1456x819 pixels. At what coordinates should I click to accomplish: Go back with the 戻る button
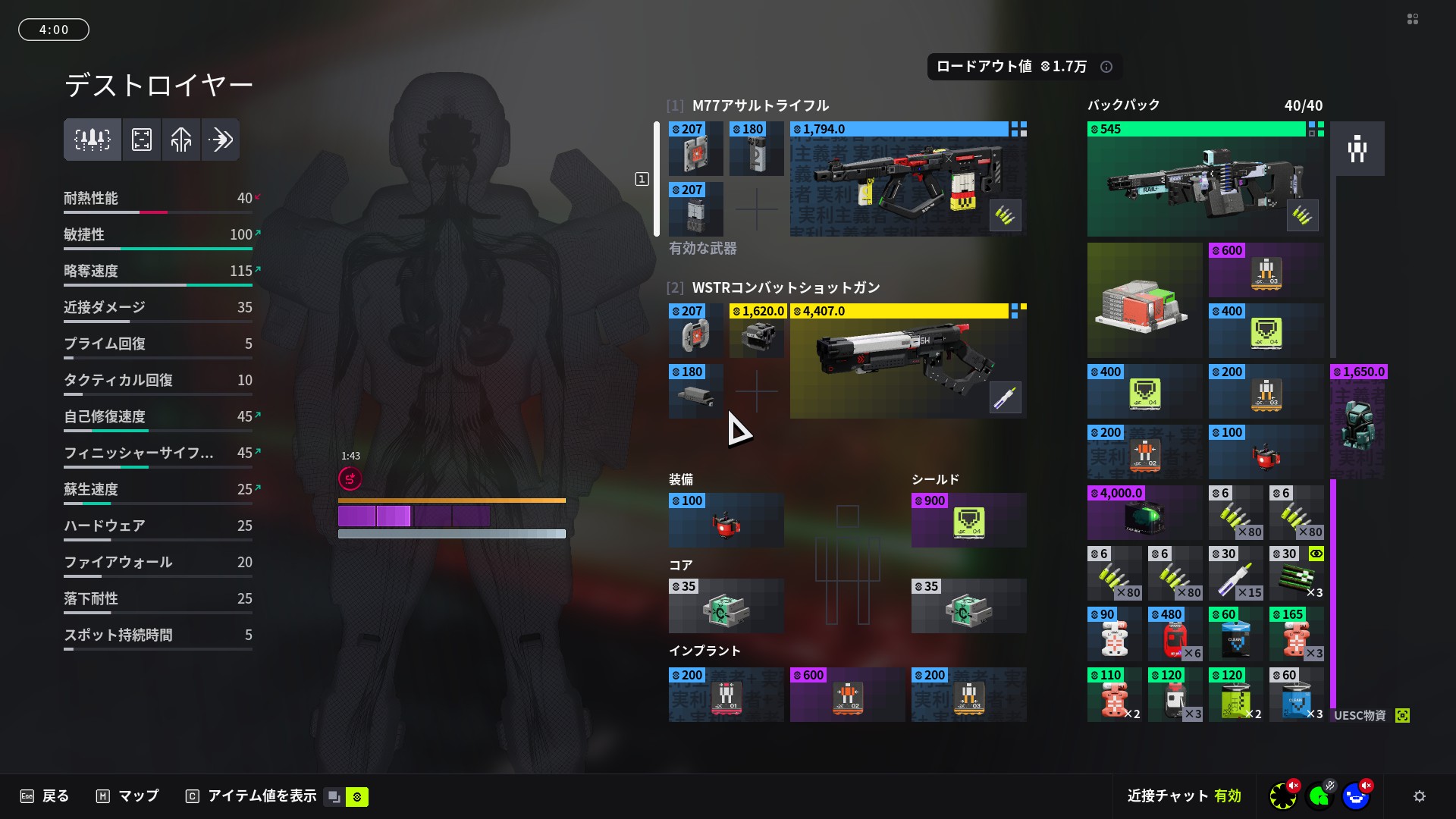tap(45, 796)
